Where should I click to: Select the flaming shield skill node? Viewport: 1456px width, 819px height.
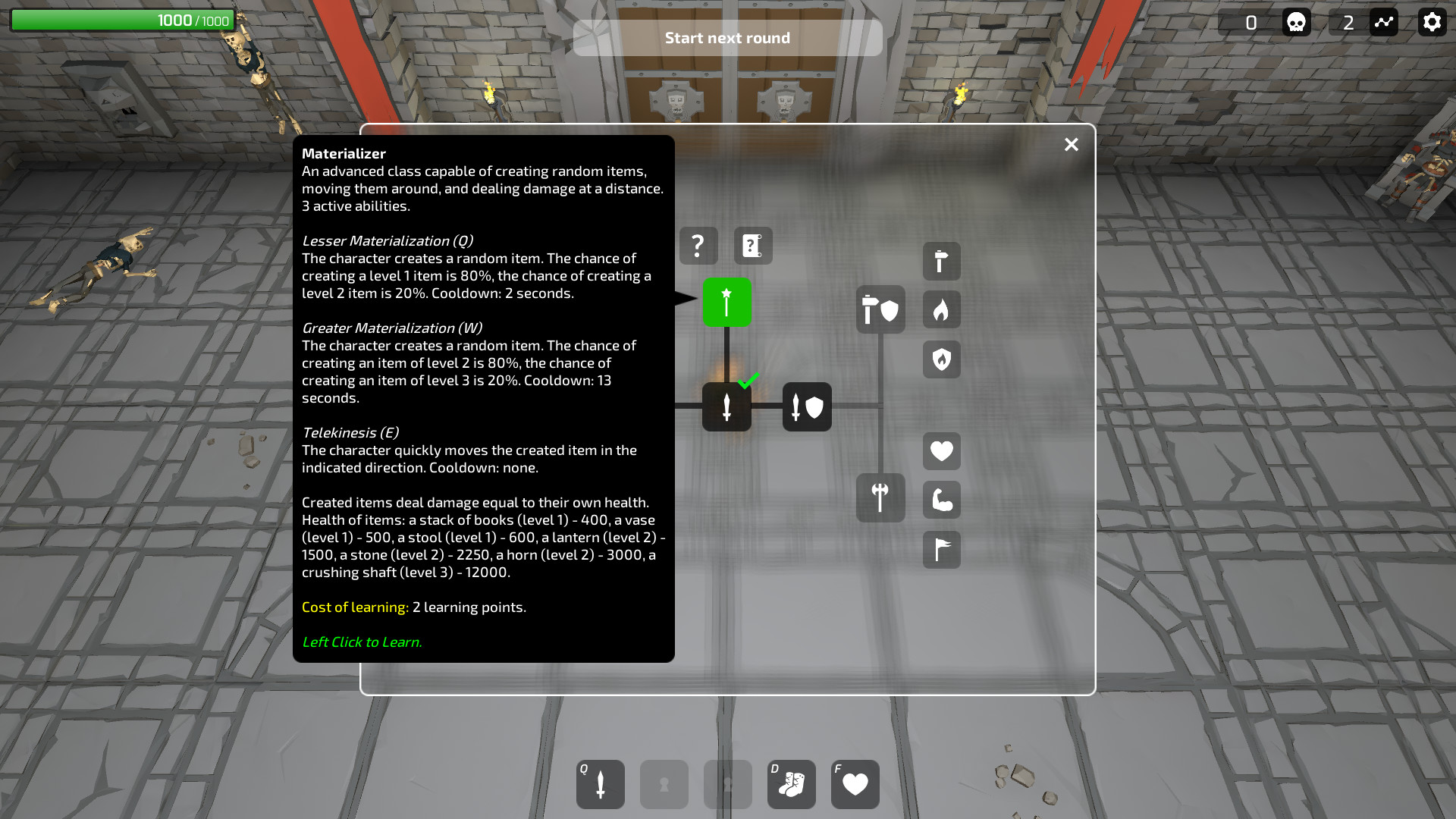click(x=941, y=359)
